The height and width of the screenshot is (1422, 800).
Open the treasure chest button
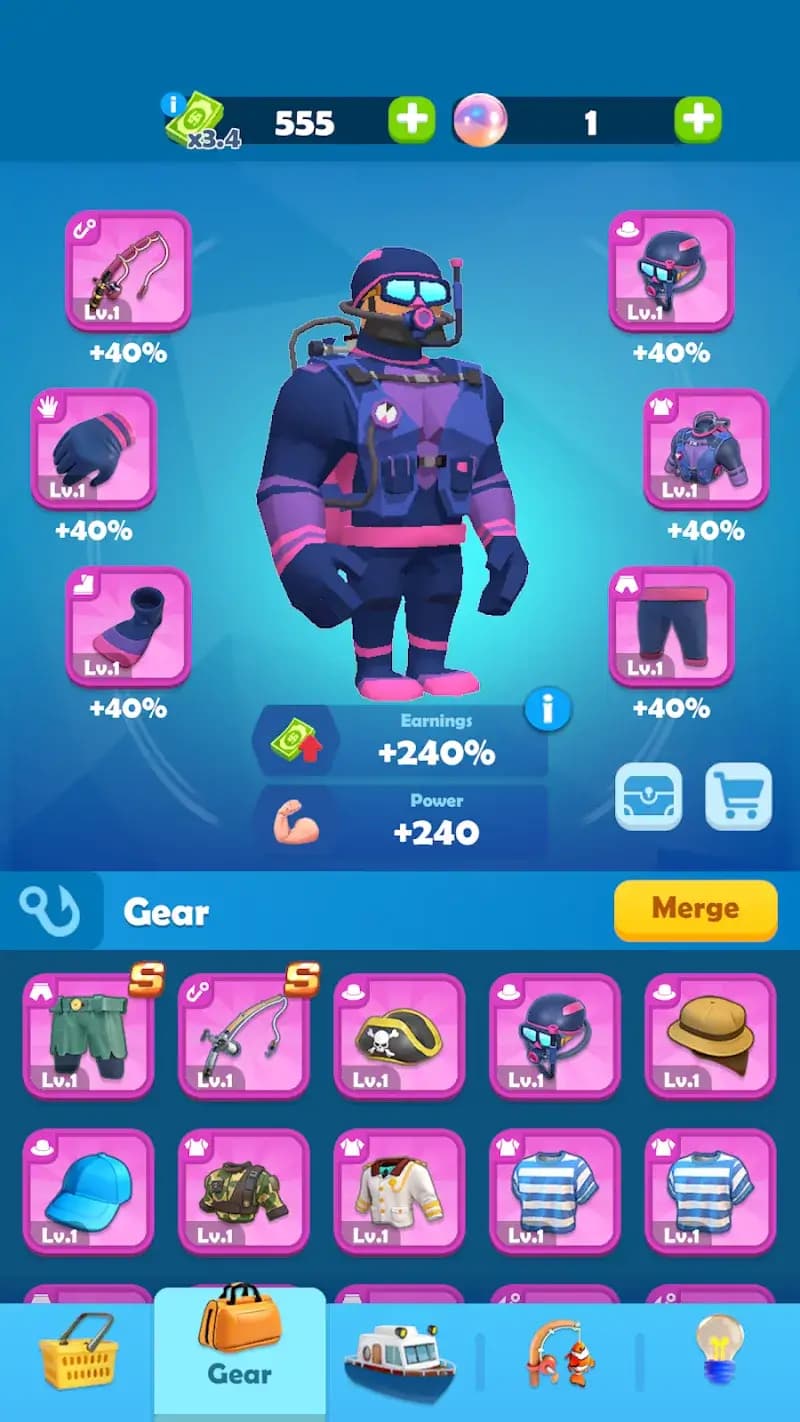click(x=648, y=797)
